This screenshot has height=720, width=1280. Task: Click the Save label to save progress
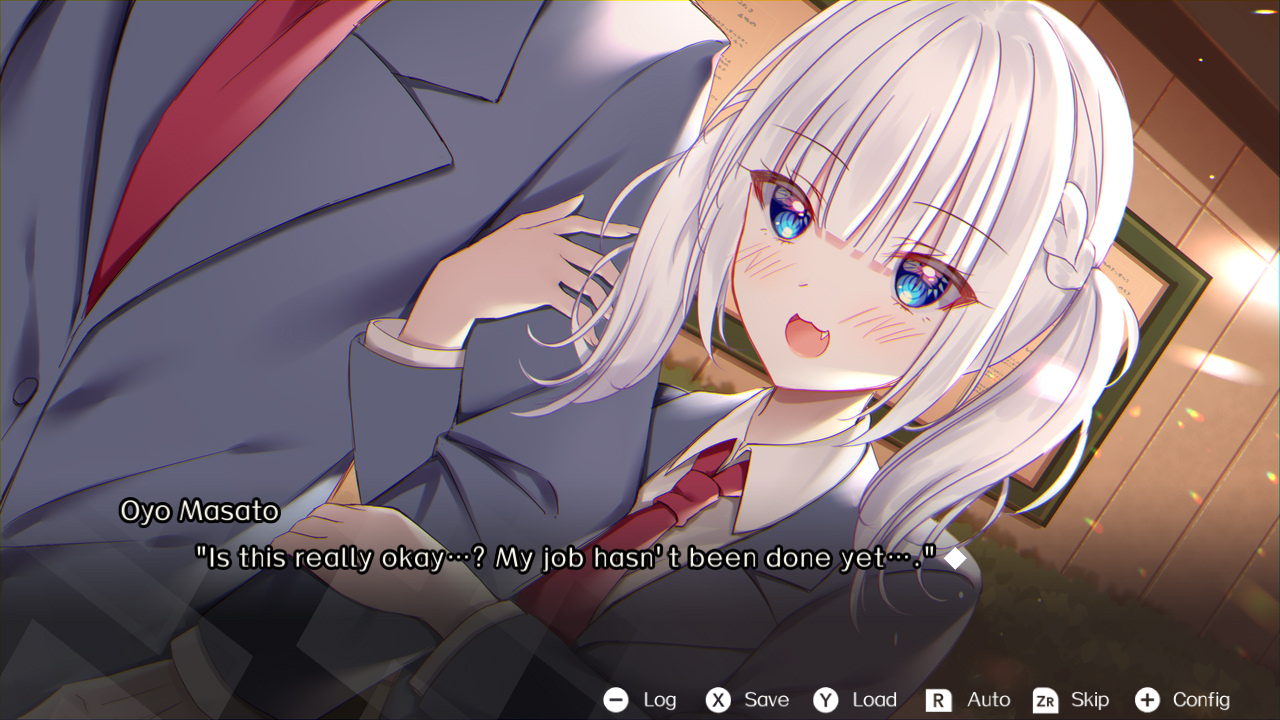point(764,700)
